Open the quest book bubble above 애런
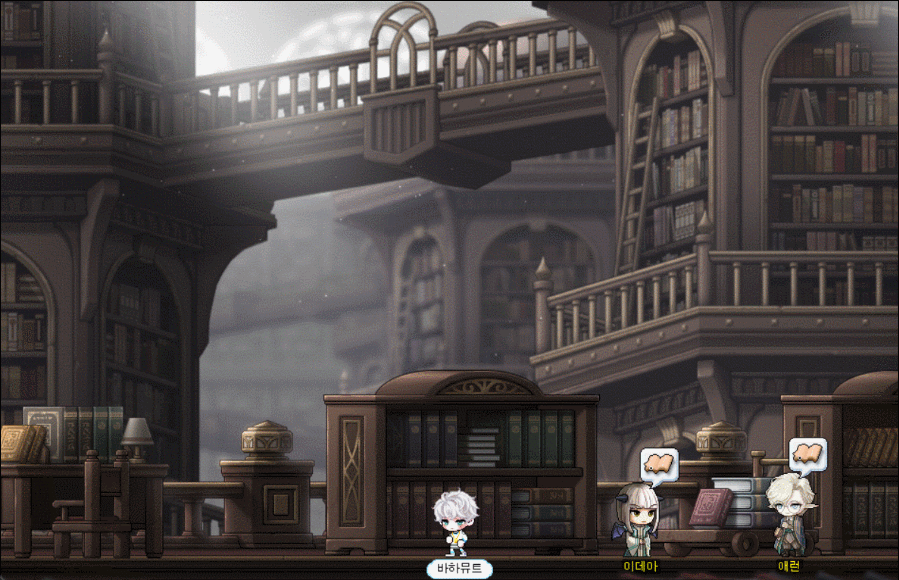Viewport: 899px width, 580px height. (x=807, y=455)
